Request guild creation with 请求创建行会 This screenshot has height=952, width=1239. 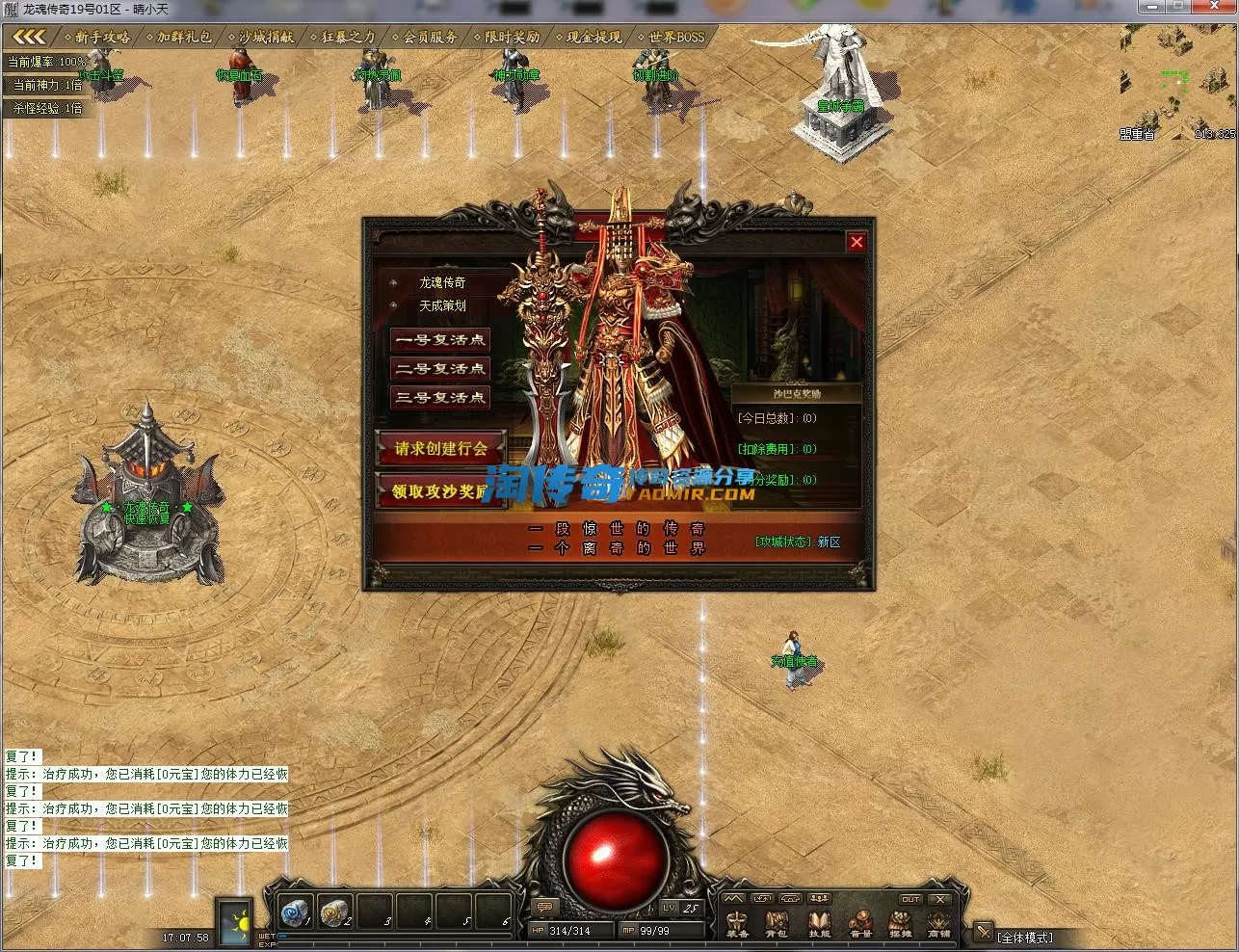pyautogui.click(x=440, y=448)
